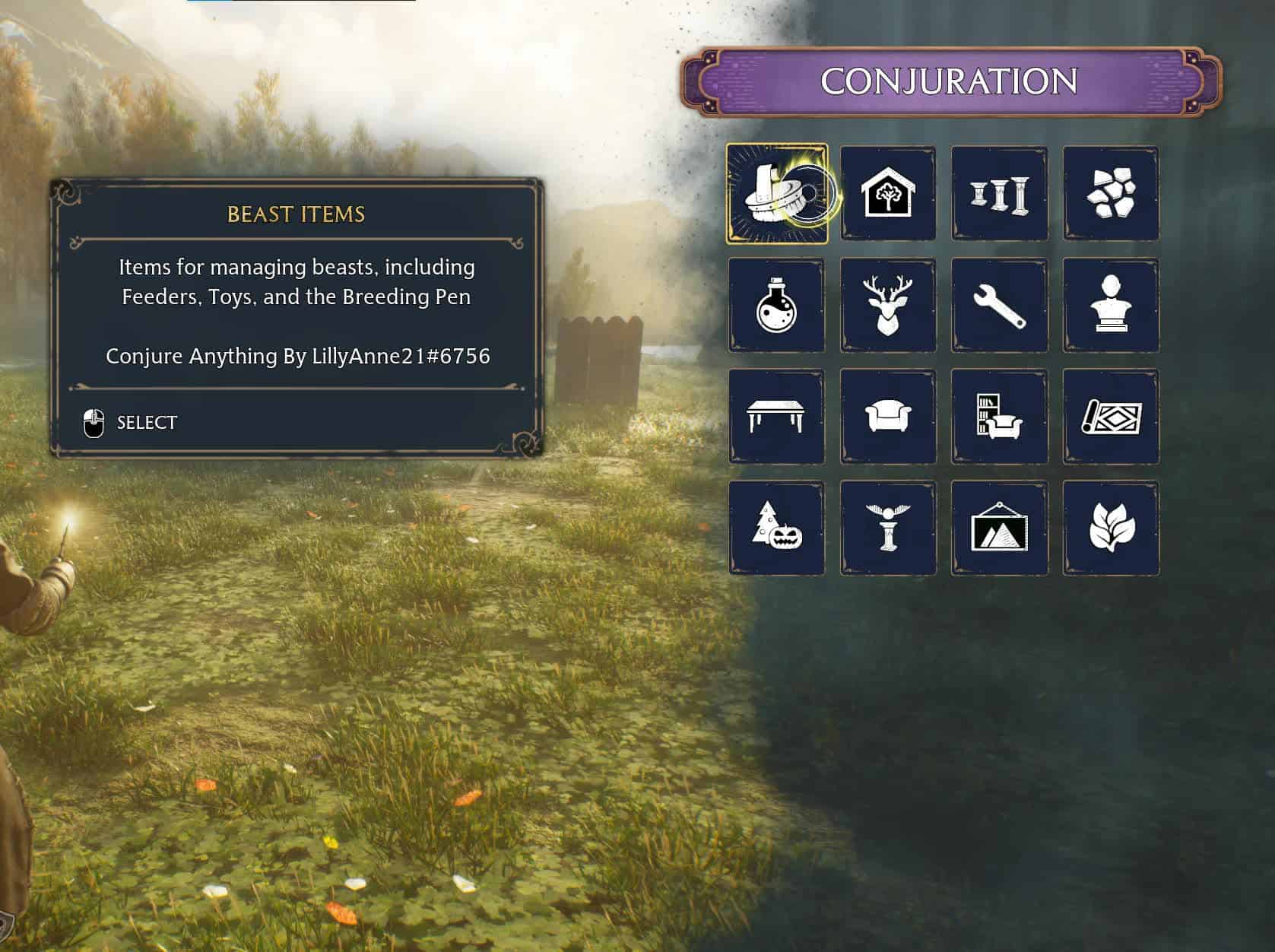Open the house with tree category
The height and width of the screenshot is (952, 1275).
[x=887, y=194]
